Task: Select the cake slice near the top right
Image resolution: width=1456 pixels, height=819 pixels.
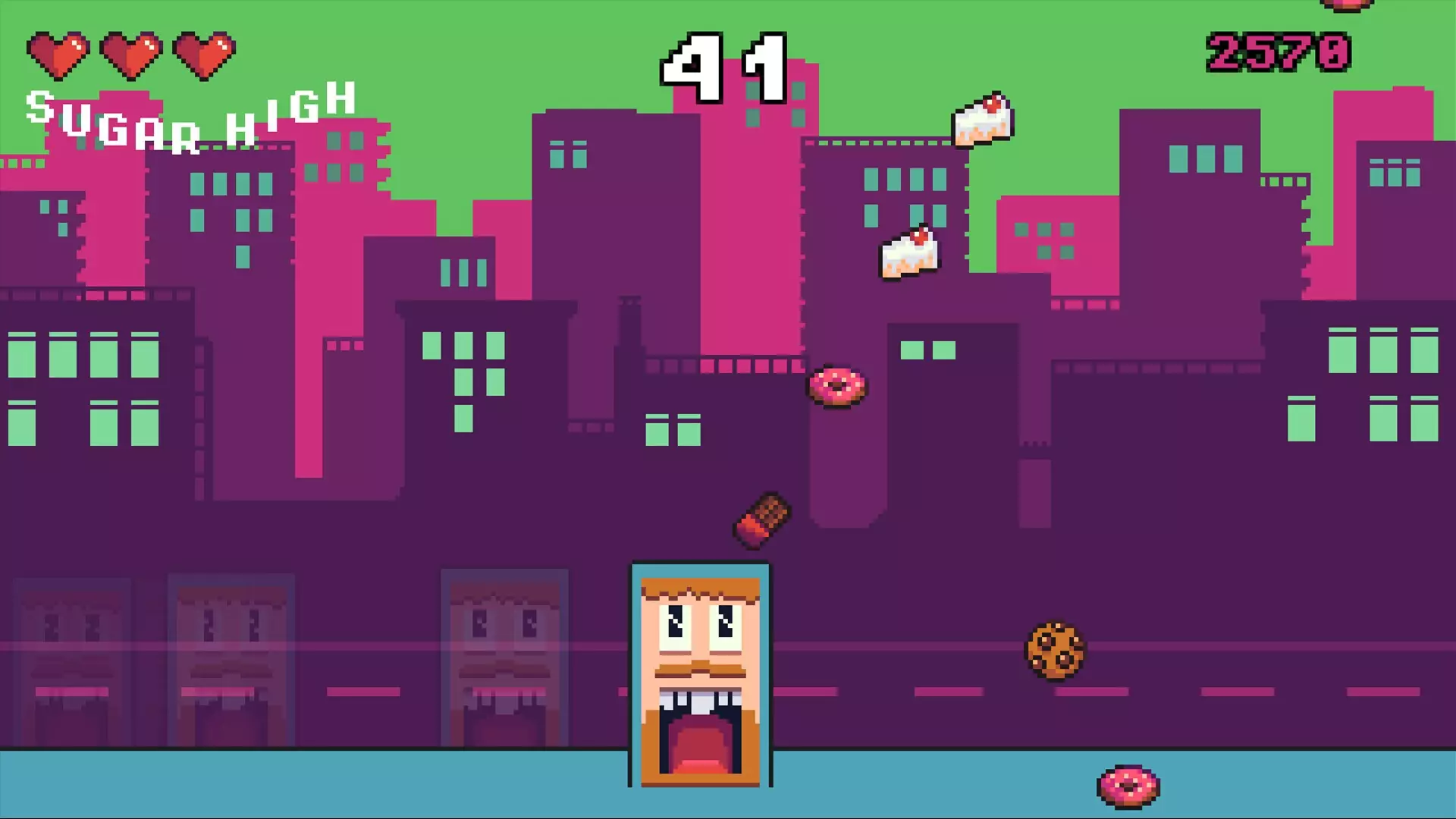Action: tap(984, 118)
